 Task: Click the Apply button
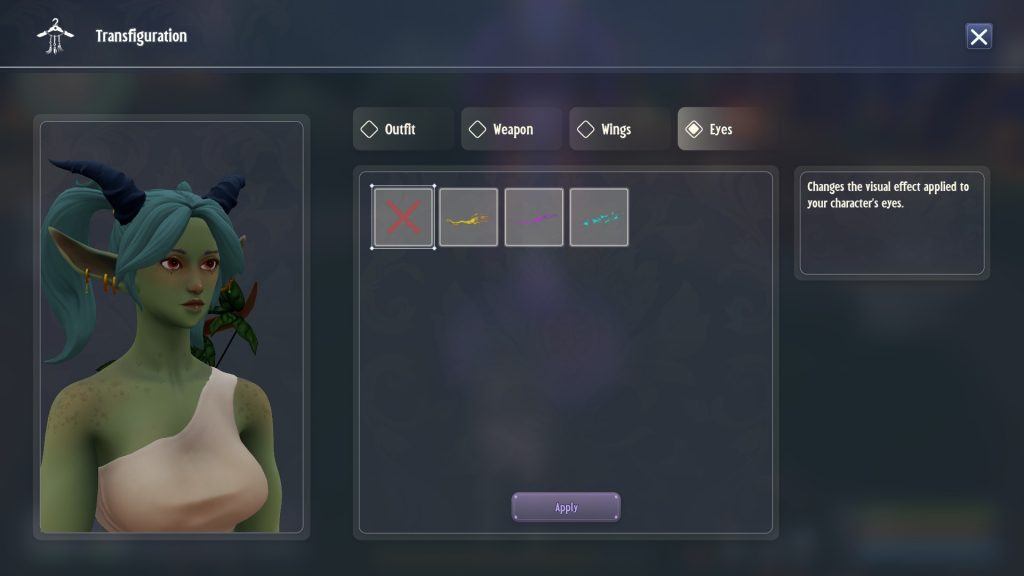click(x=566, y=507)
